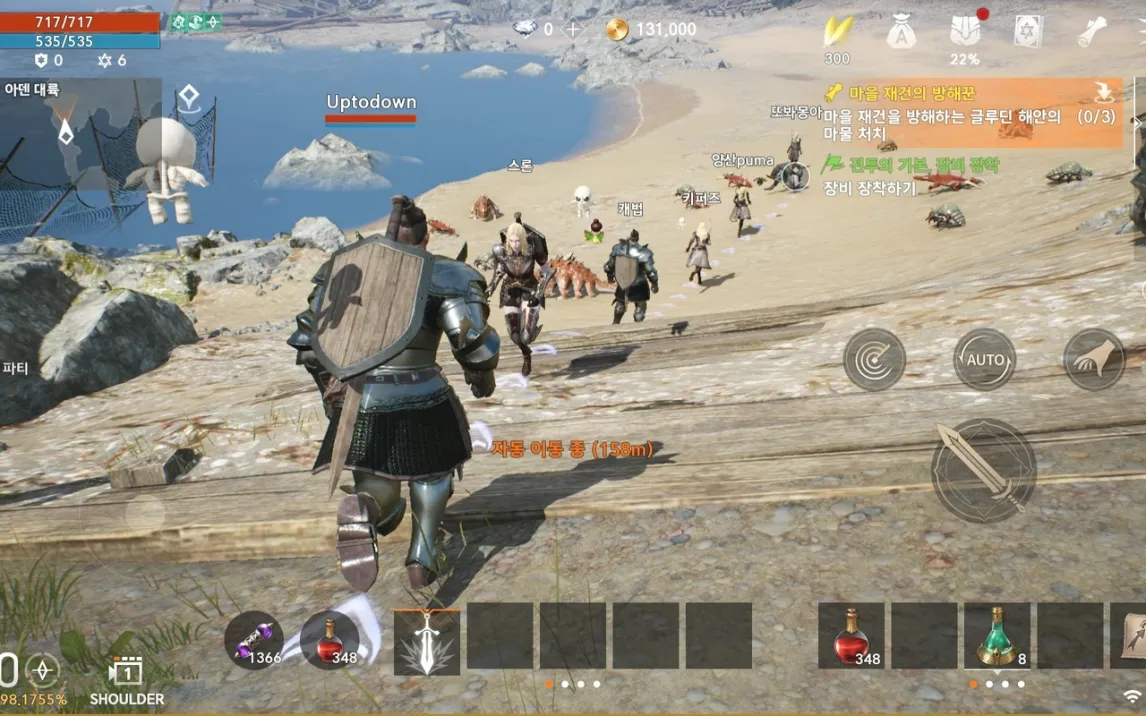Screen dimensions: 1146x716
Task: Open the armor inventory icon showing 22%
Action: point(965,32)
